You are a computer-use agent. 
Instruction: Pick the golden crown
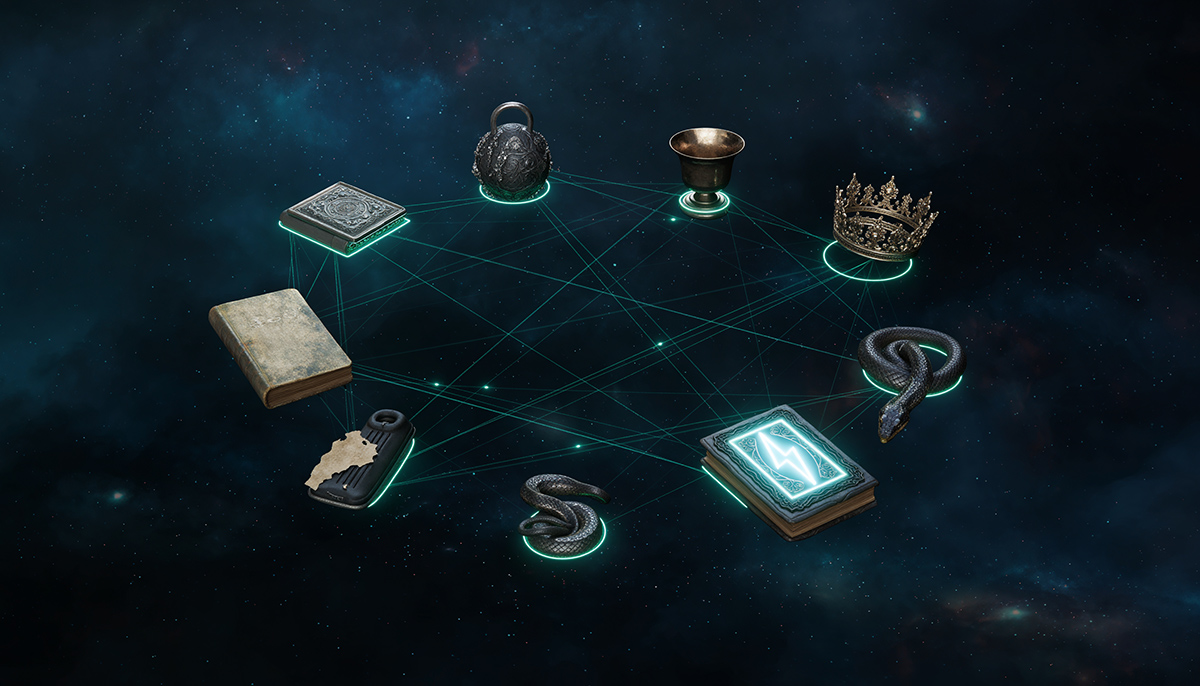point(881,220)
